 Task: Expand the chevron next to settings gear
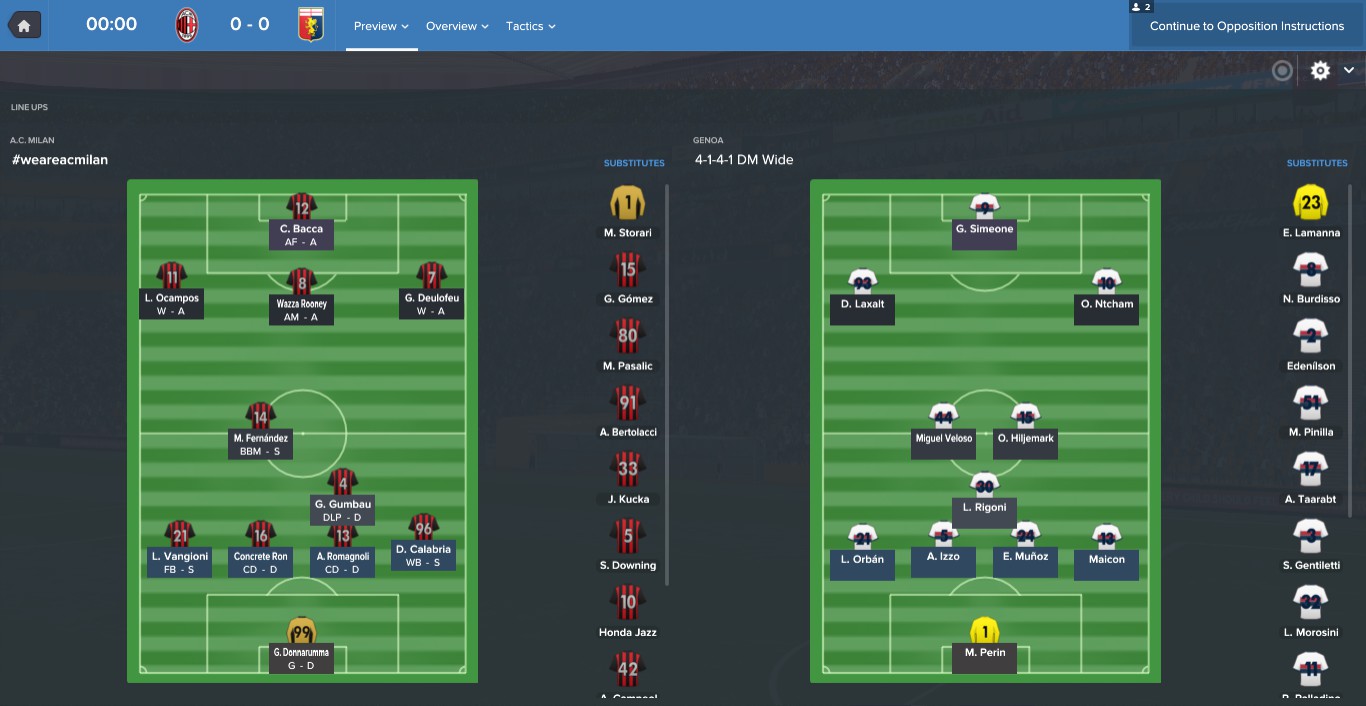[1349, 70]
